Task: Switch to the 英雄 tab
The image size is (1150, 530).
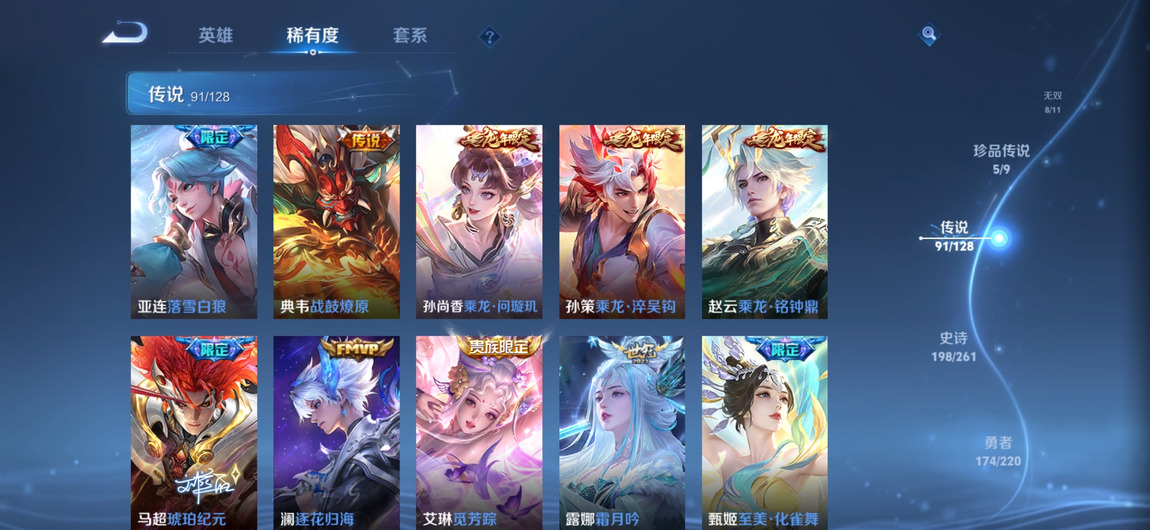Action: (215, 36)
